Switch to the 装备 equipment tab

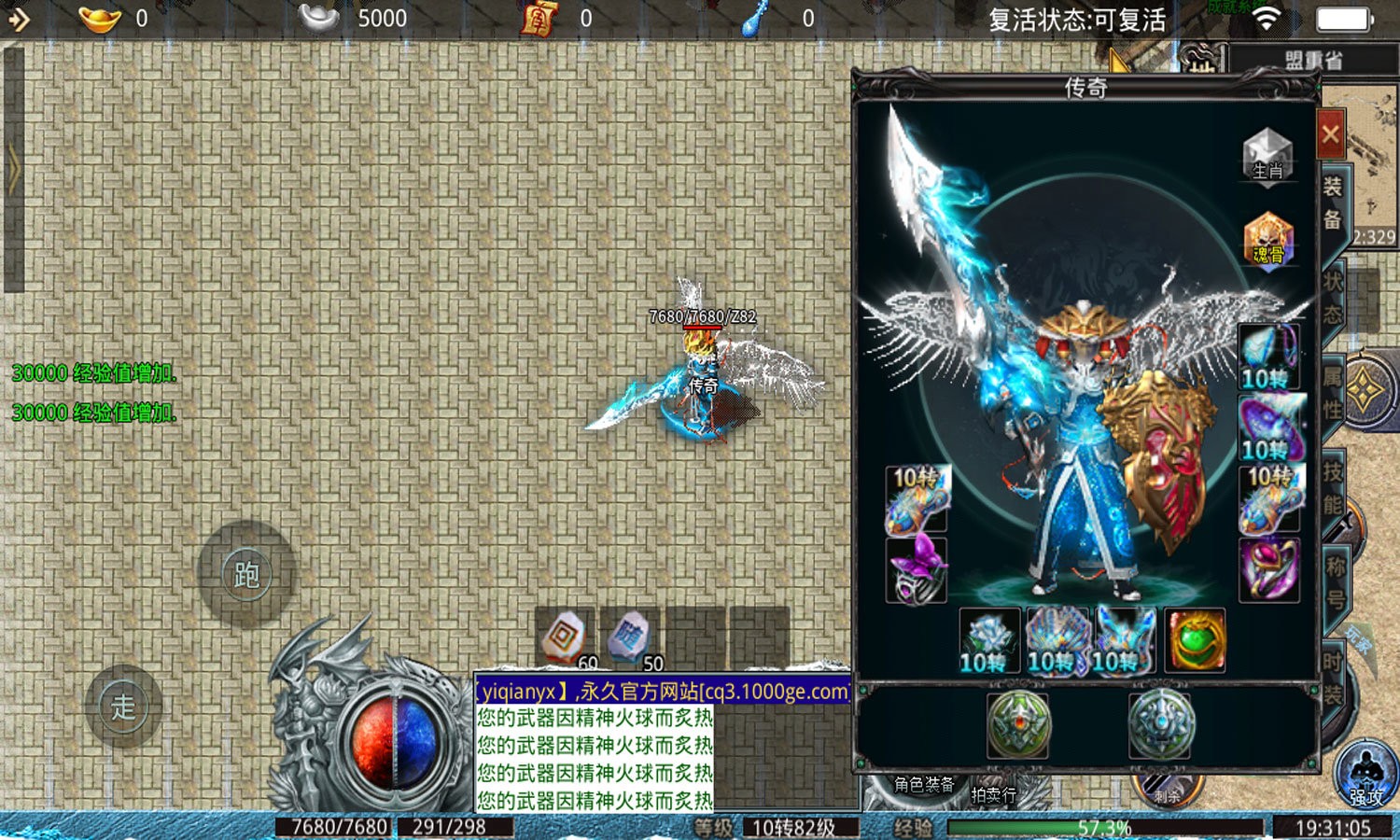coord(1332,203)
